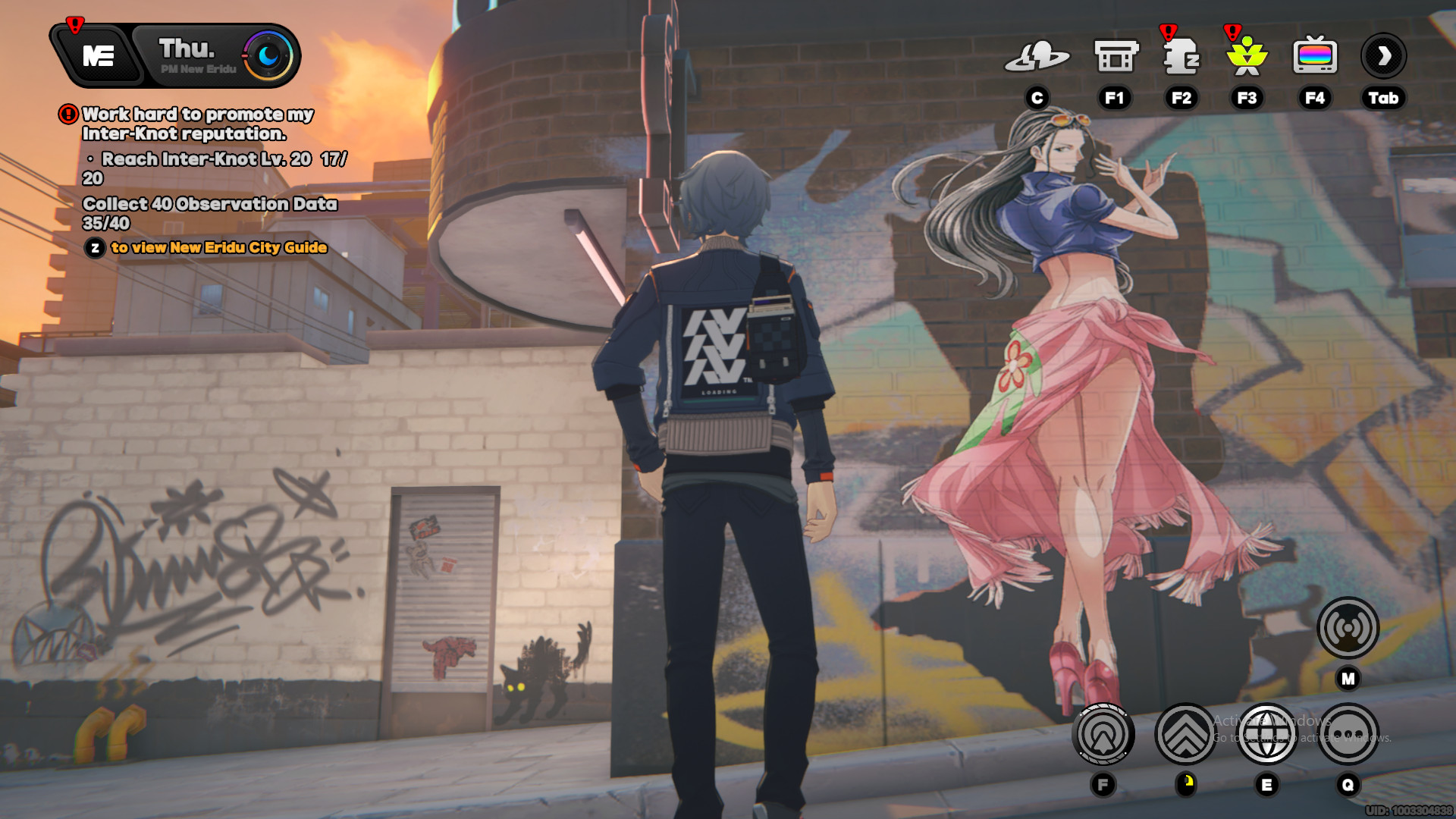Select the broadcast signal icon above M
The height and width of the screenshot is (819, 1456).
[1349, 629]
